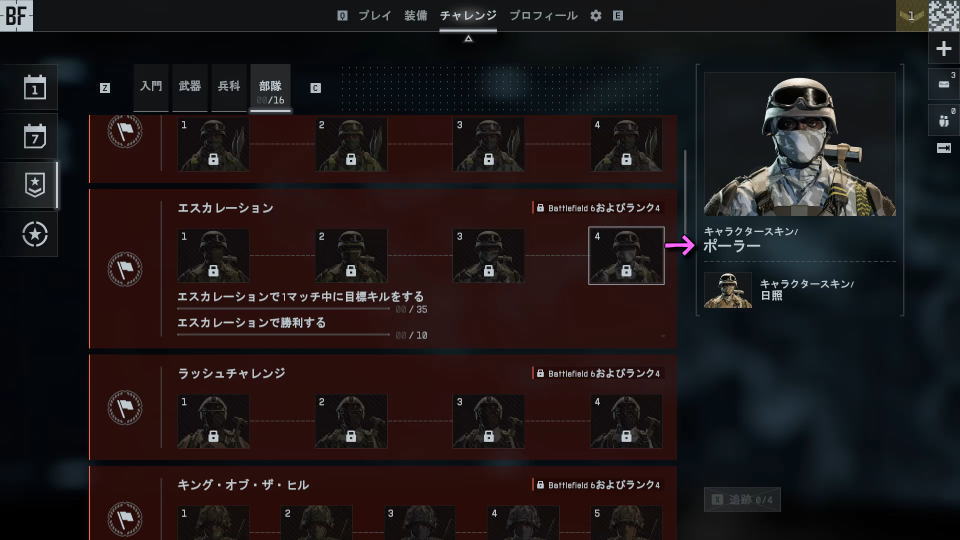Select the 日照 character skin thumbnail

(728, 290)
